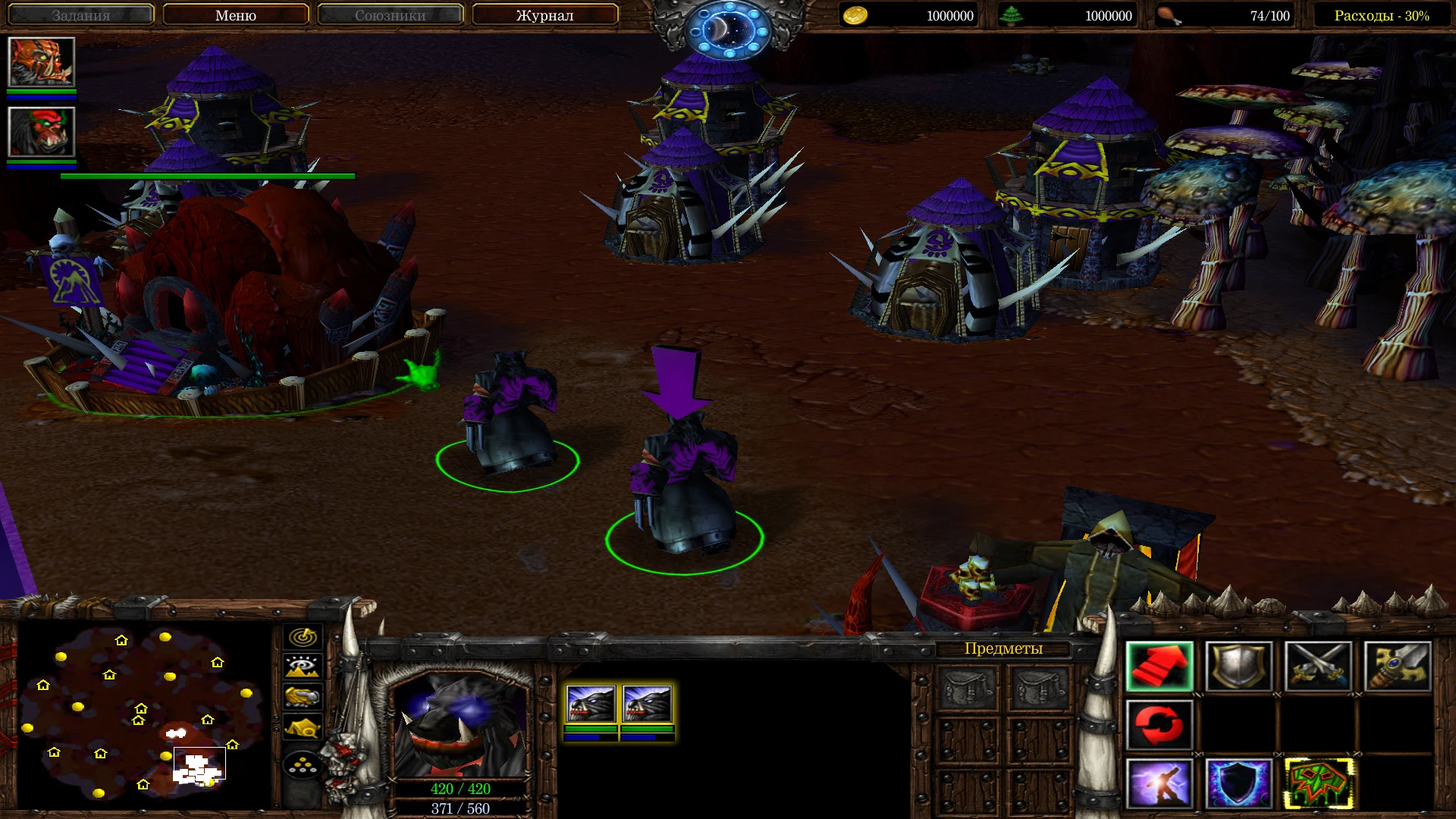Select the Move command arrow
The image size is (1456, 819).
1159,667
